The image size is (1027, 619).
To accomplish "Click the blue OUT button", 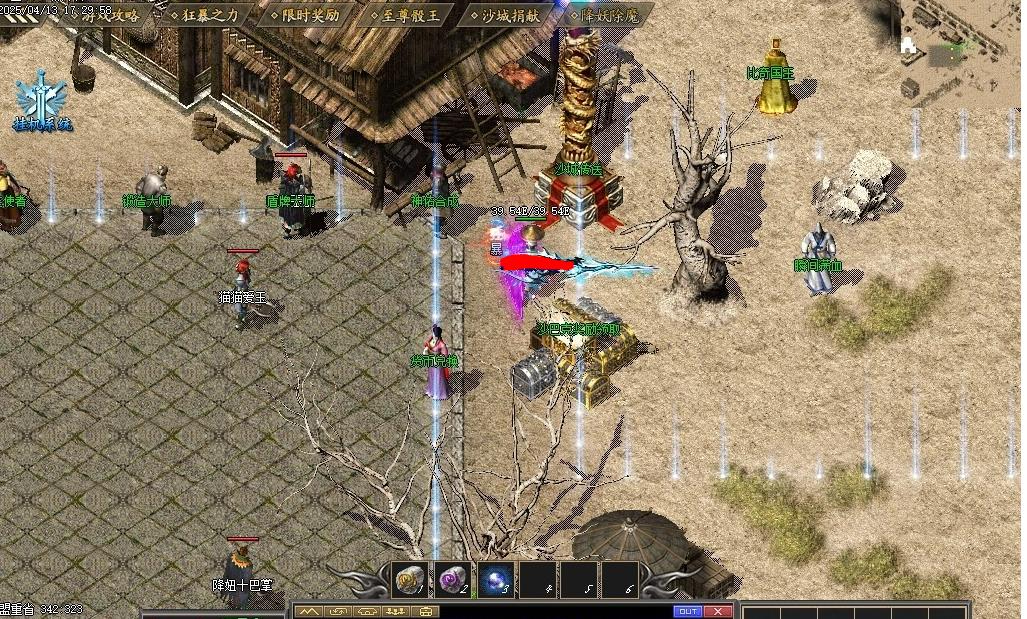I will tap(688, 611).
